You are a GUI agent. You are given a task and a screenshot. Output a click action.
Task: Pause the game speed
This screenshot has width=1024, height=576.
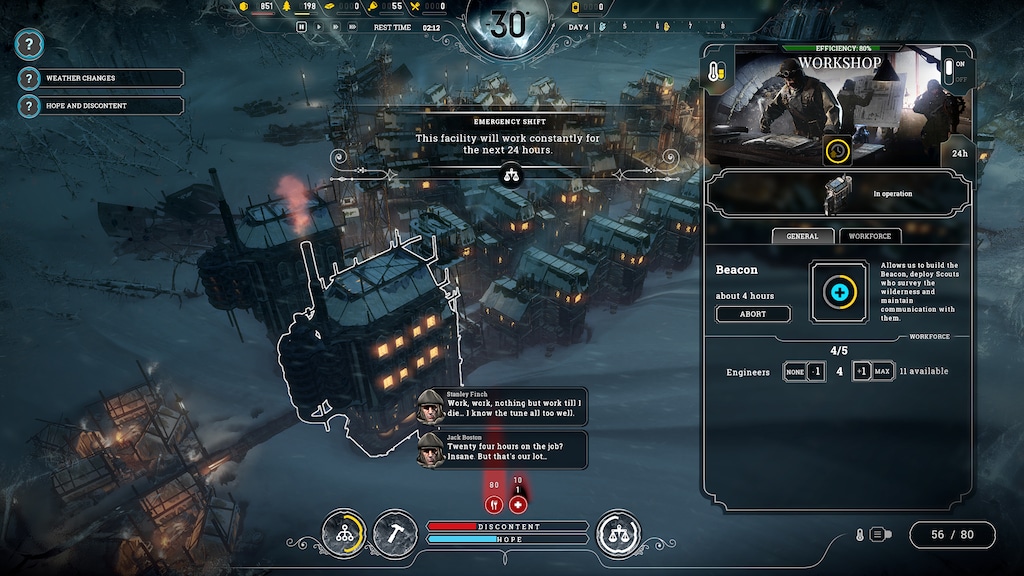(301, 27)
